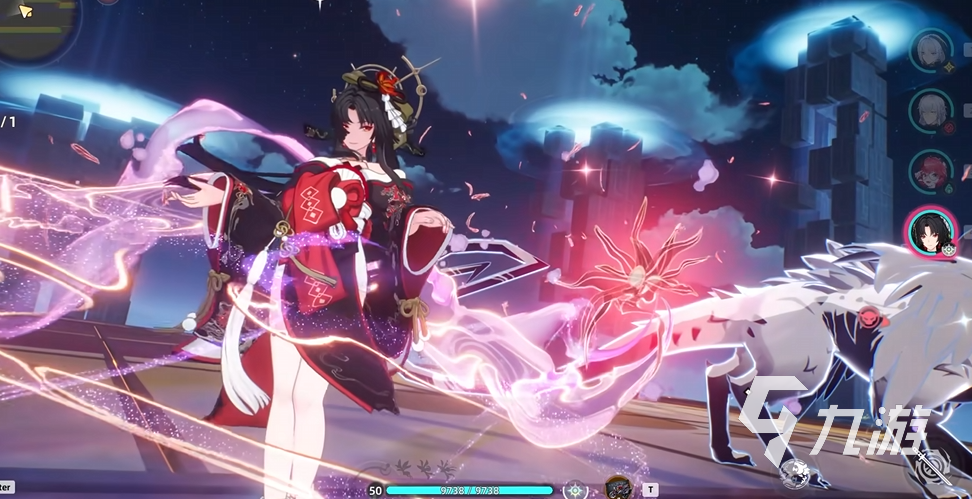The height and width of the screenshot is (499, 972).
Task: Select the silver-haired second party portrait
Action: [x=930, y=110]
